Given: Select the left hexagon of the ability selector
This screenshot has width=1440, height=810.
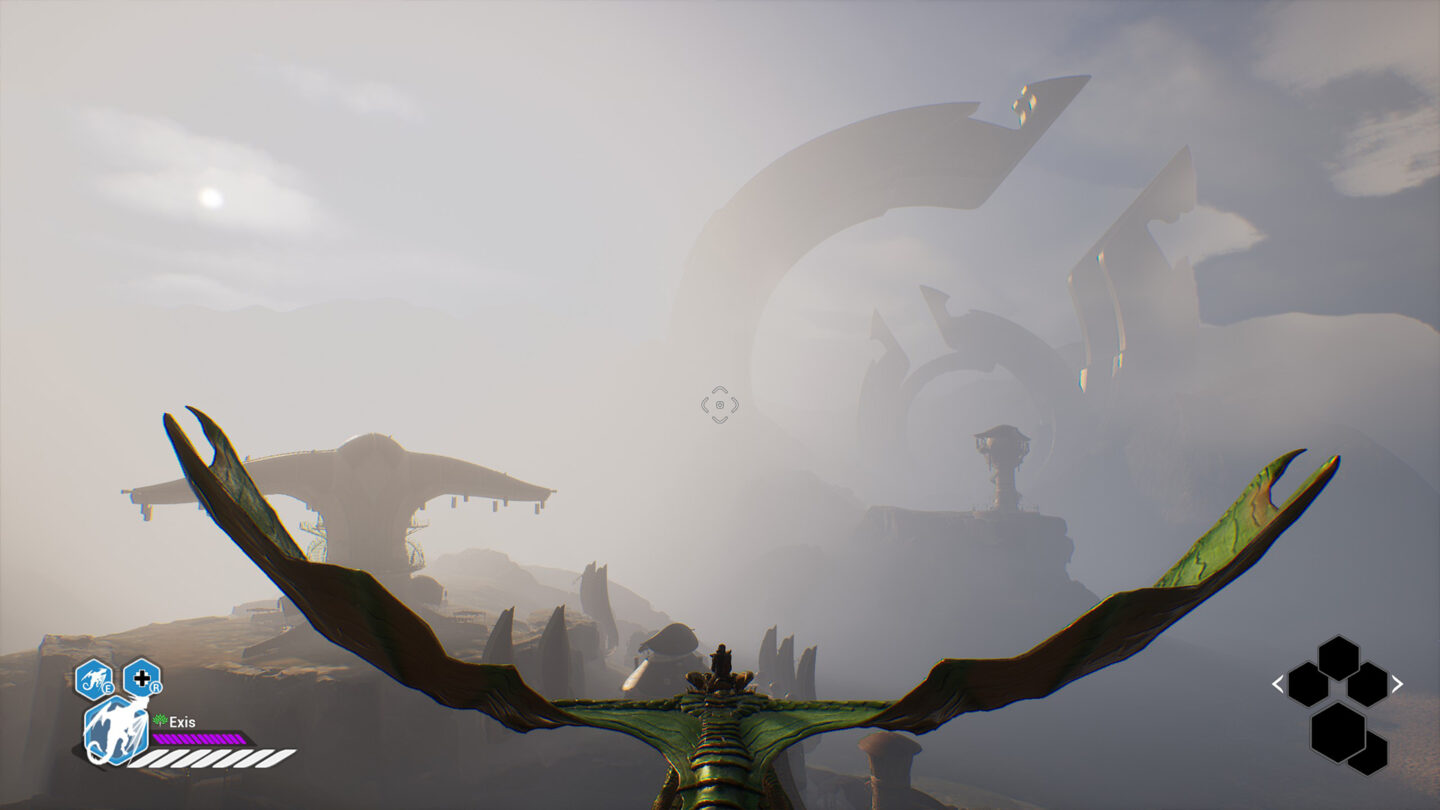Looking at the screenshot, I should coord(1307,685).
